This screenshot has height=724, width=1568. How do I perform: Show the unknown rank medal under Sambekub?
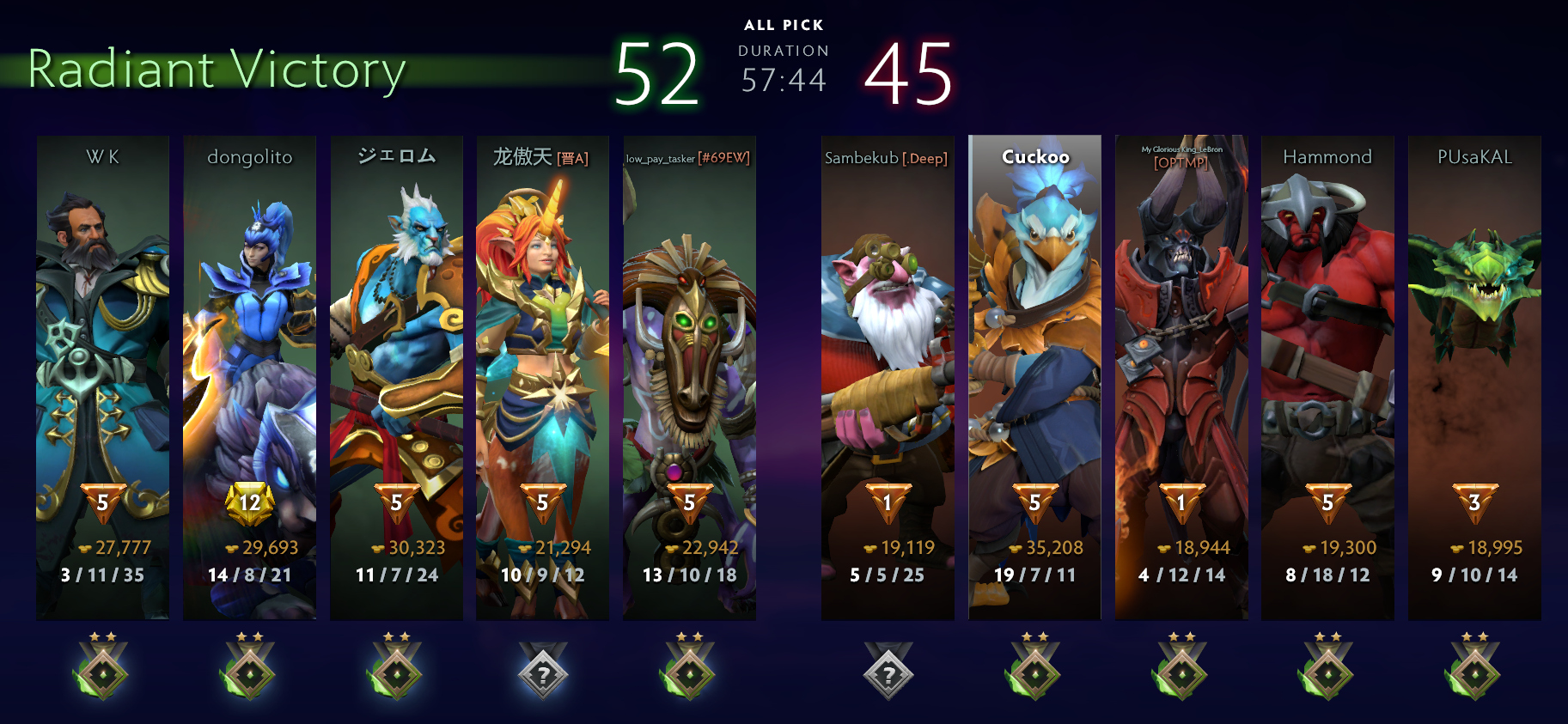pyautogui.click(x=888, y=671)
